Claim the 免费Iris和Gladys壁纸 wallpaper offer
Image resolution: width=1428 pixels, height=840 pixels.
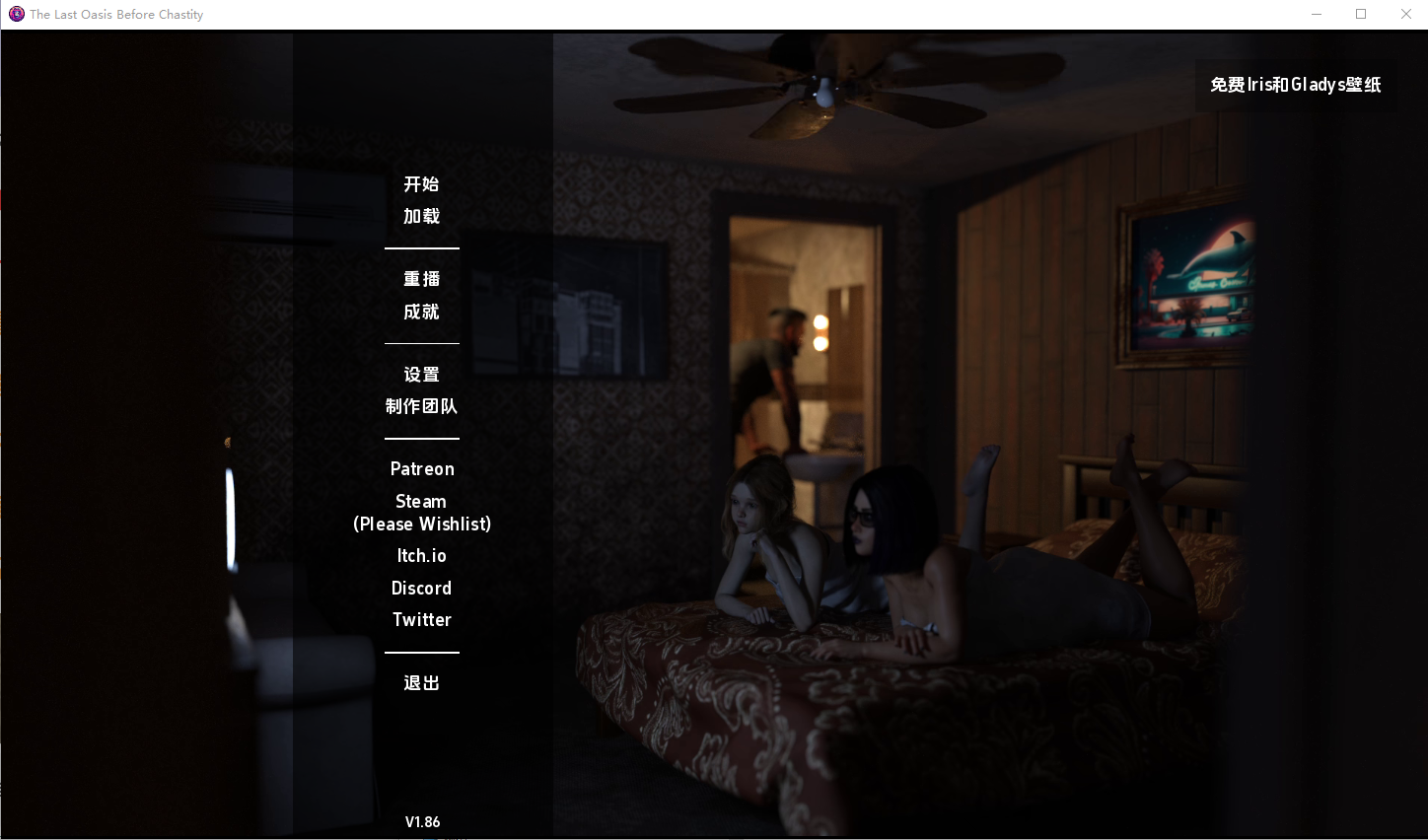point(1295,85)
